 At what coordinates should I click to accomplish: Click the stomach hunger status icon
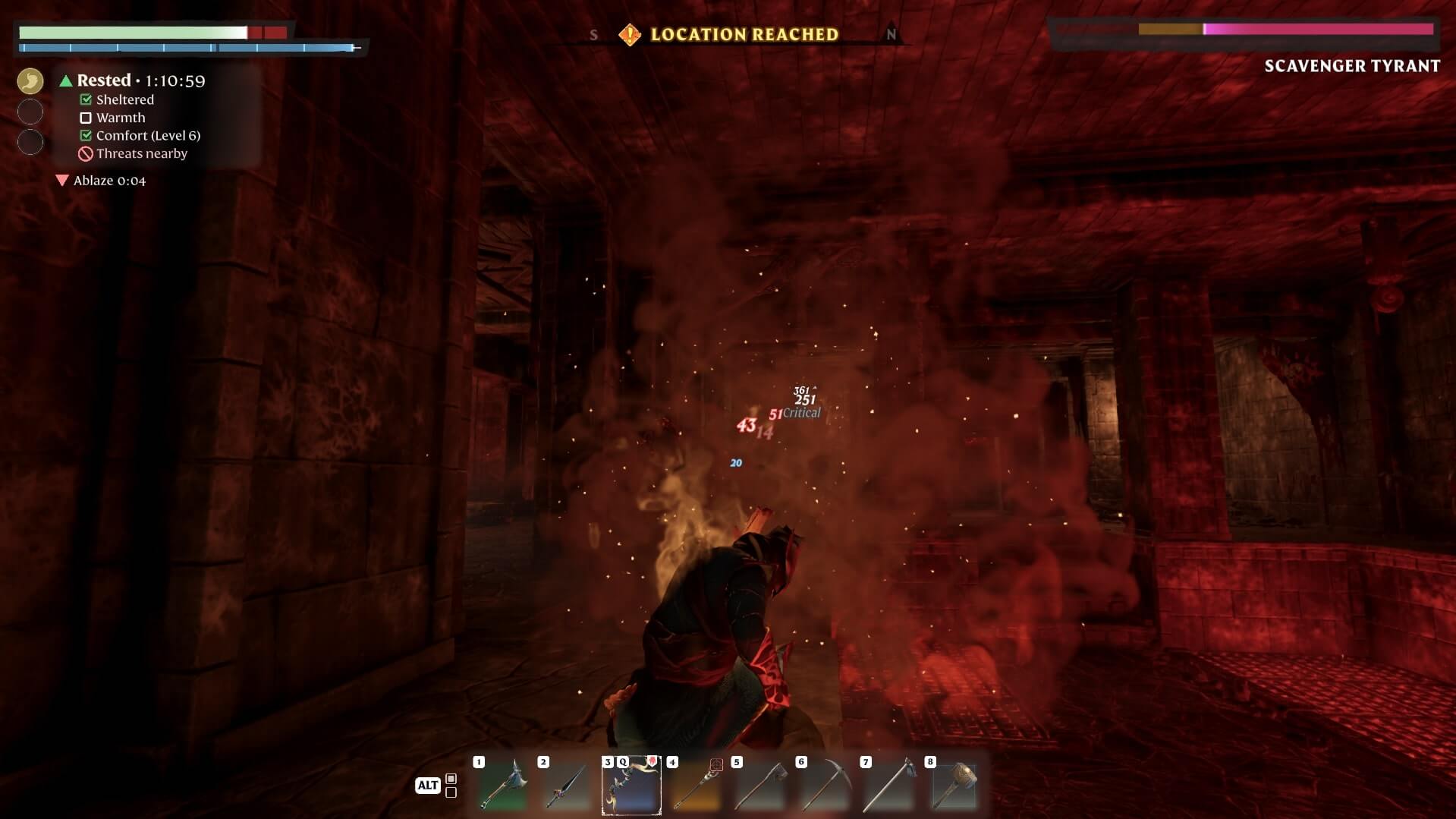pos(30,80)
